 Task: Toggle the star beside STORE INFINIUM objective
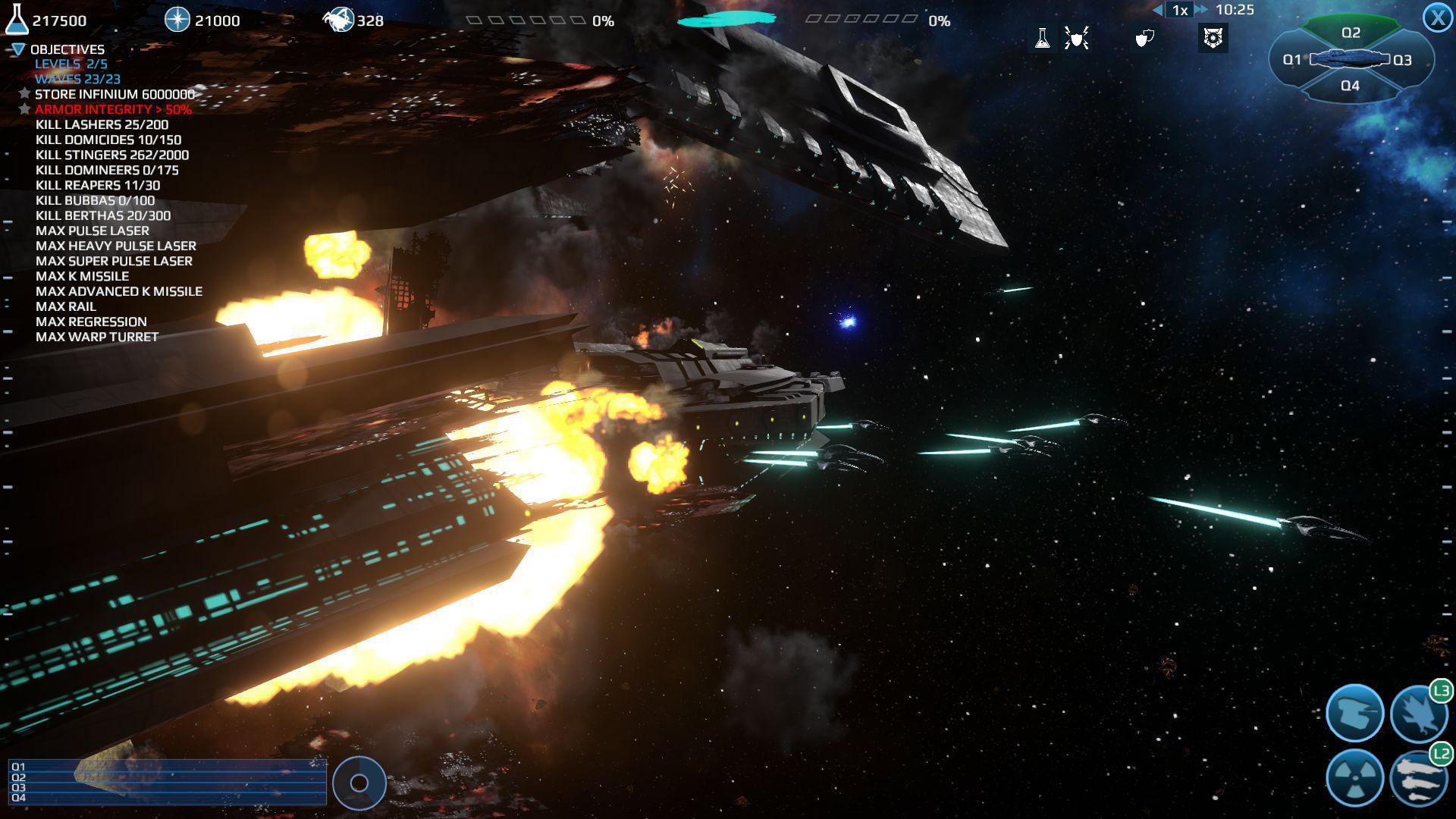coord(23,94)
